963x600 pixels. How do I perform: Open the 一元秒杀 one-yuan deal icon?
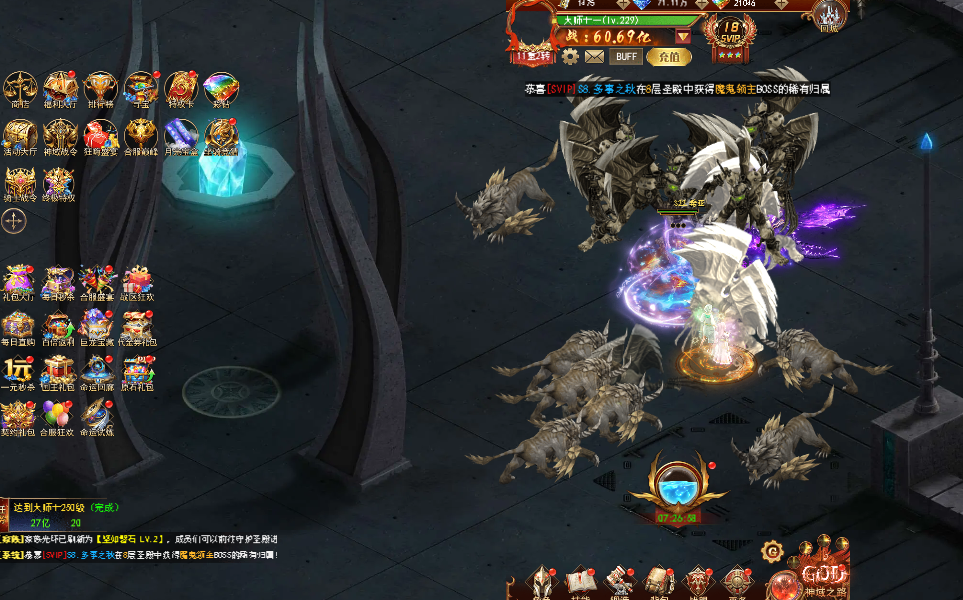pos(19,371)
